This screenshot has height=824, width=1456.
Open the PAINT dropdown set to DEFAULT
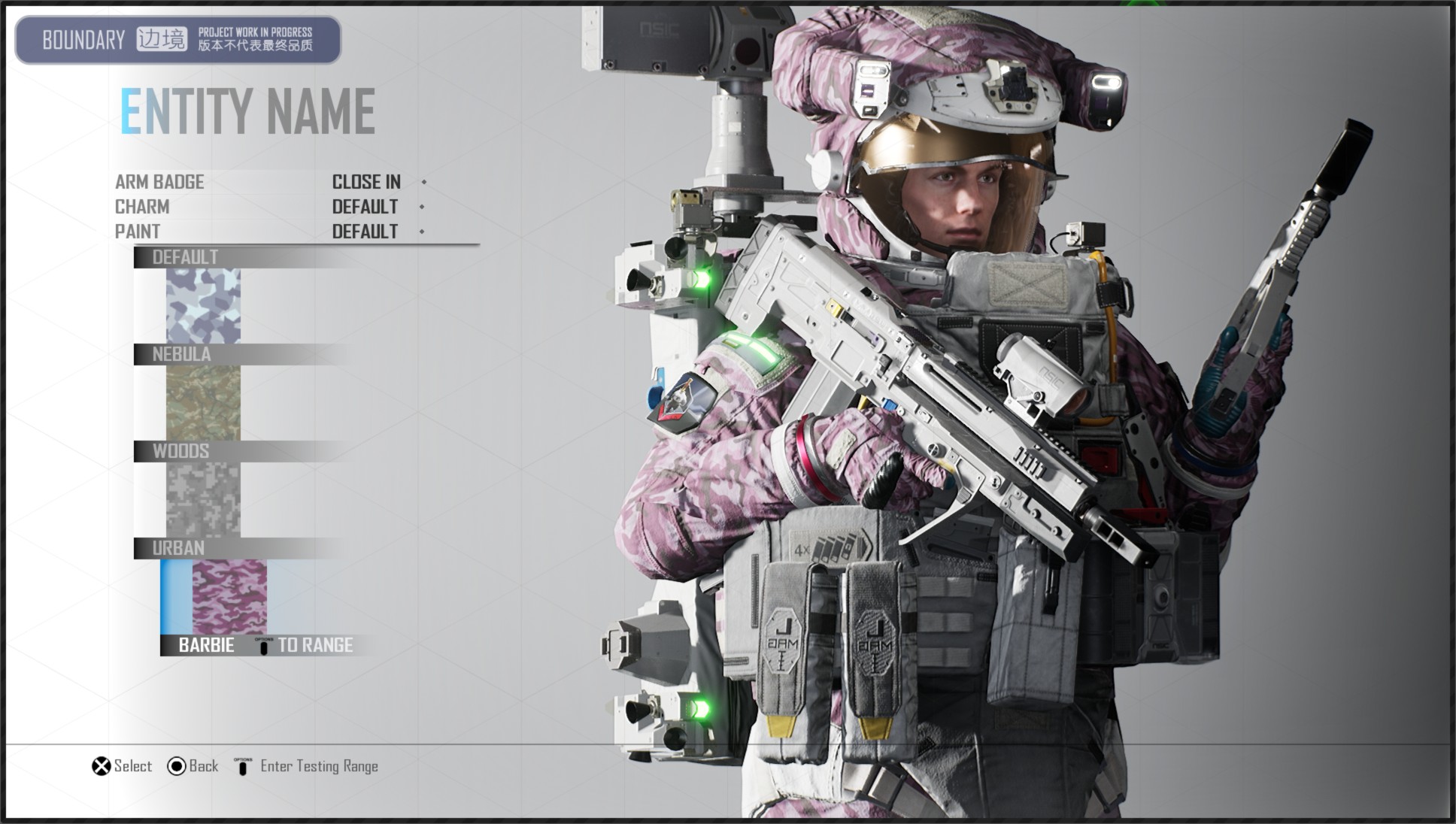tap(364, 232)
